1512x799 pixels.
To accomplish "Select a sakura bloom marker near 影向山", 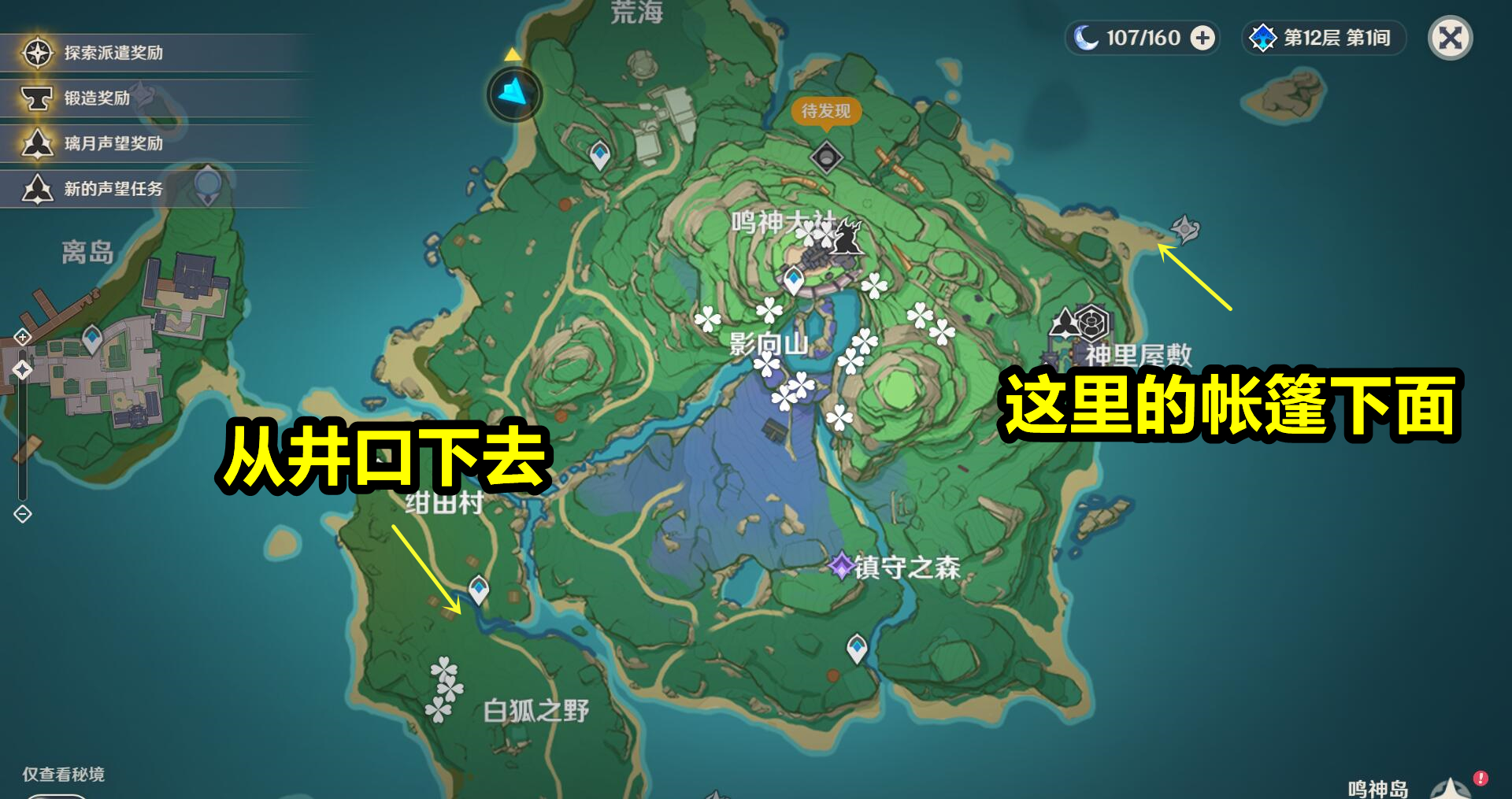I will pos(765,364).
